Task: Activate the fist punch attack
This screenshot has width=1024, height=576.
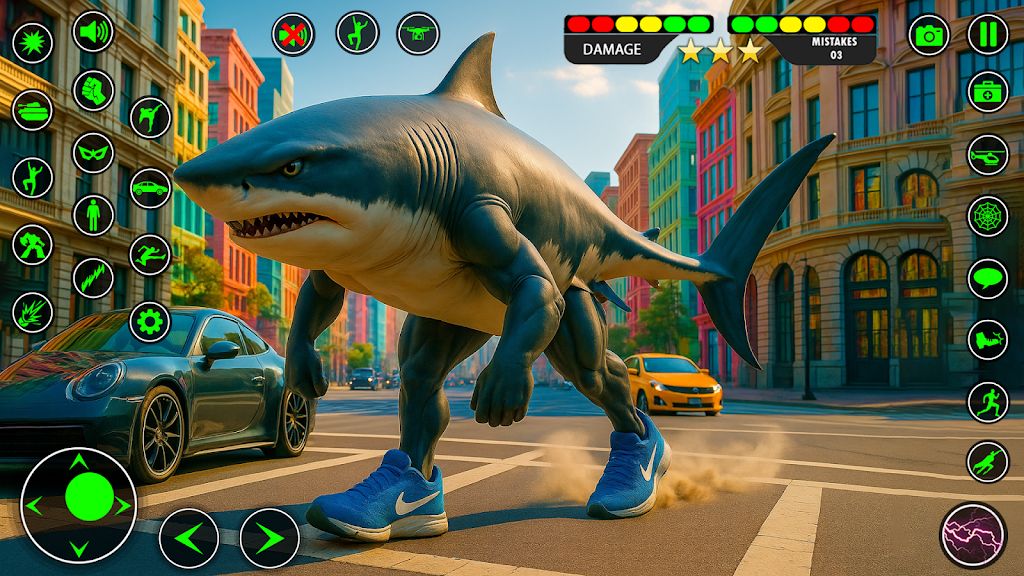Action: click(93, 90)
